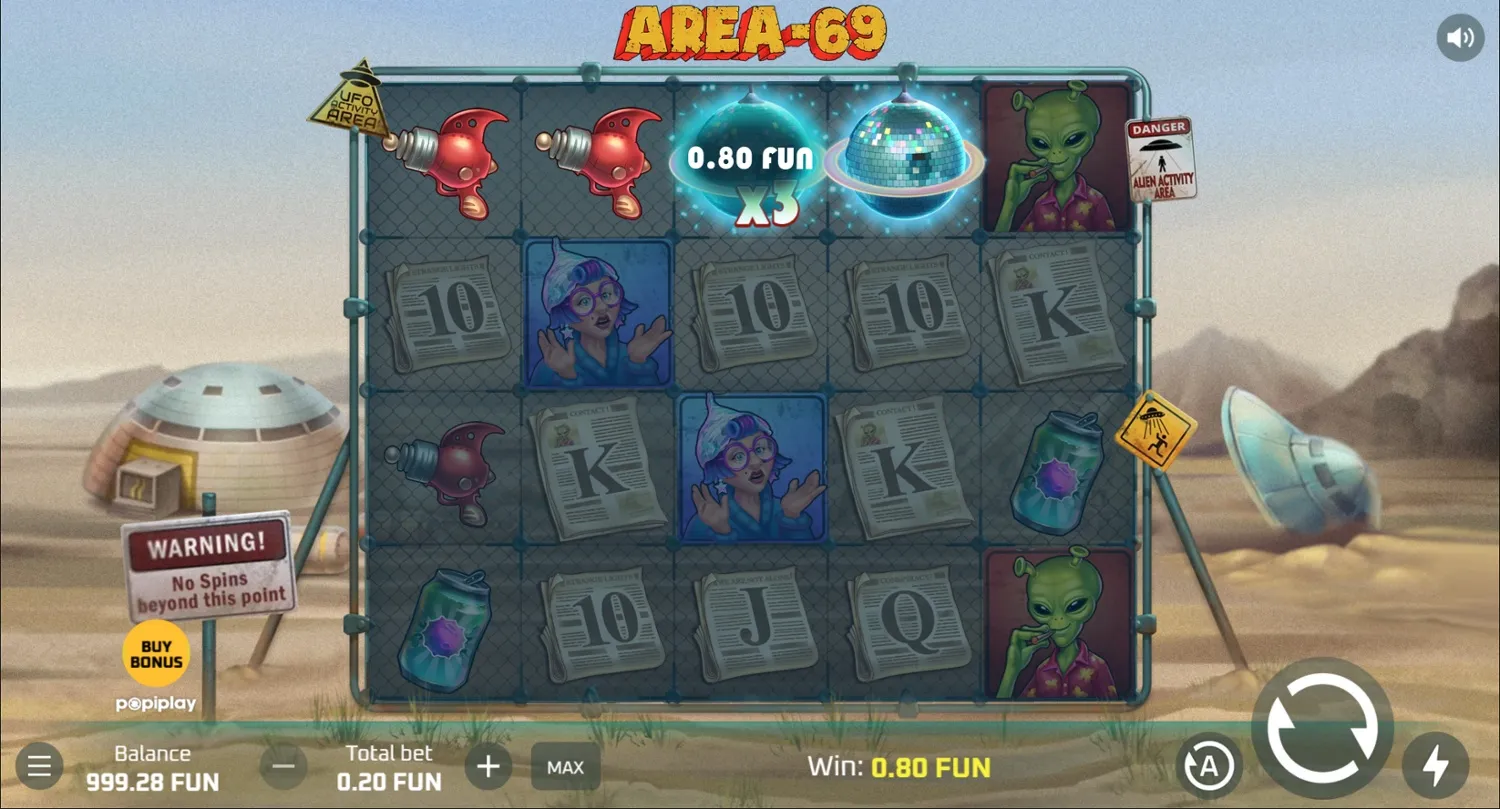The image size is (1500, 809).
Task: Open the hamburger game menu
Action: tap(39, 766)
